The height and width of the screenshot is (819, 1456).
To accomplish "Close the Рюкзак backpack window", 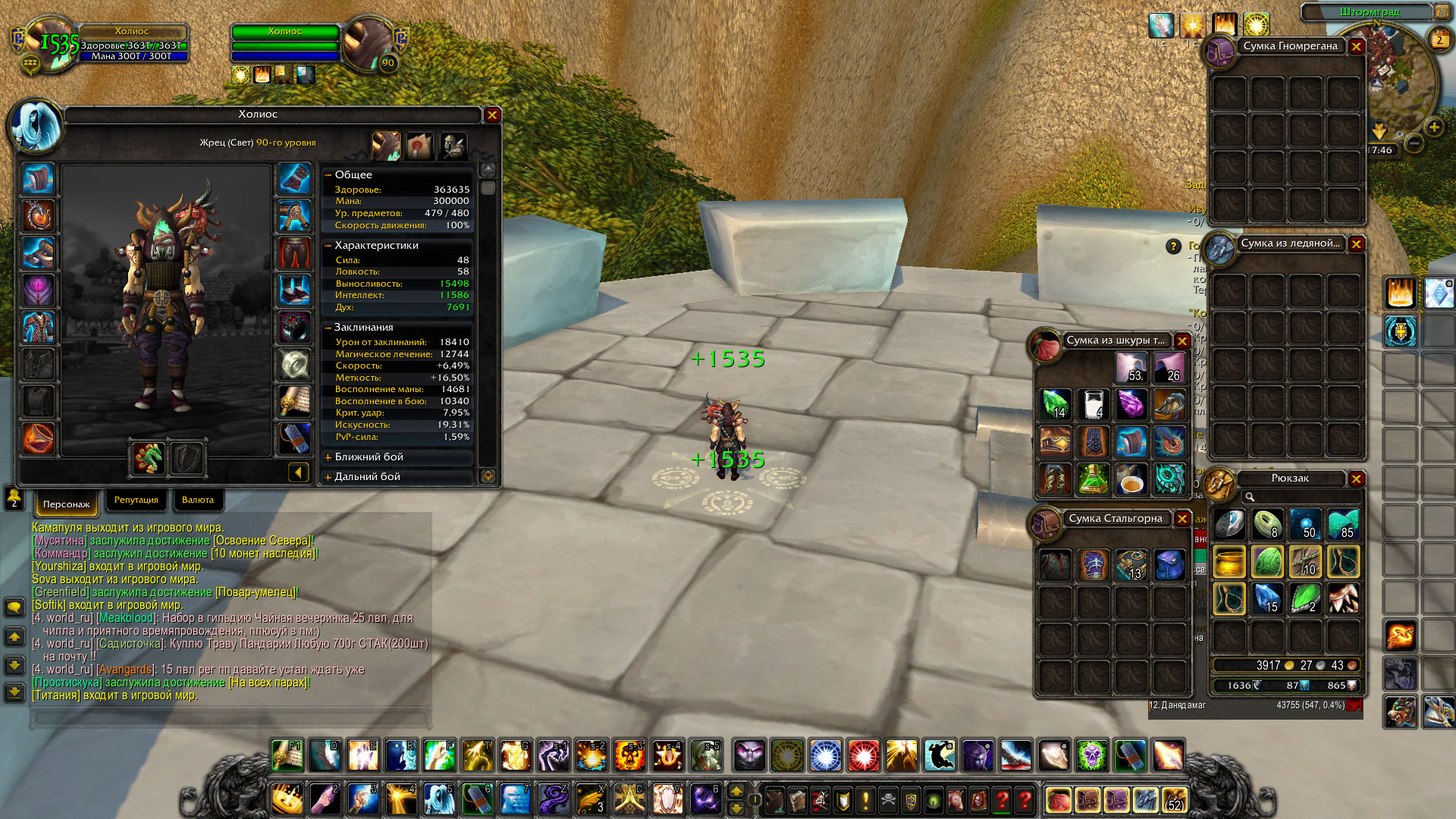I will click(x=1356, y=479).
